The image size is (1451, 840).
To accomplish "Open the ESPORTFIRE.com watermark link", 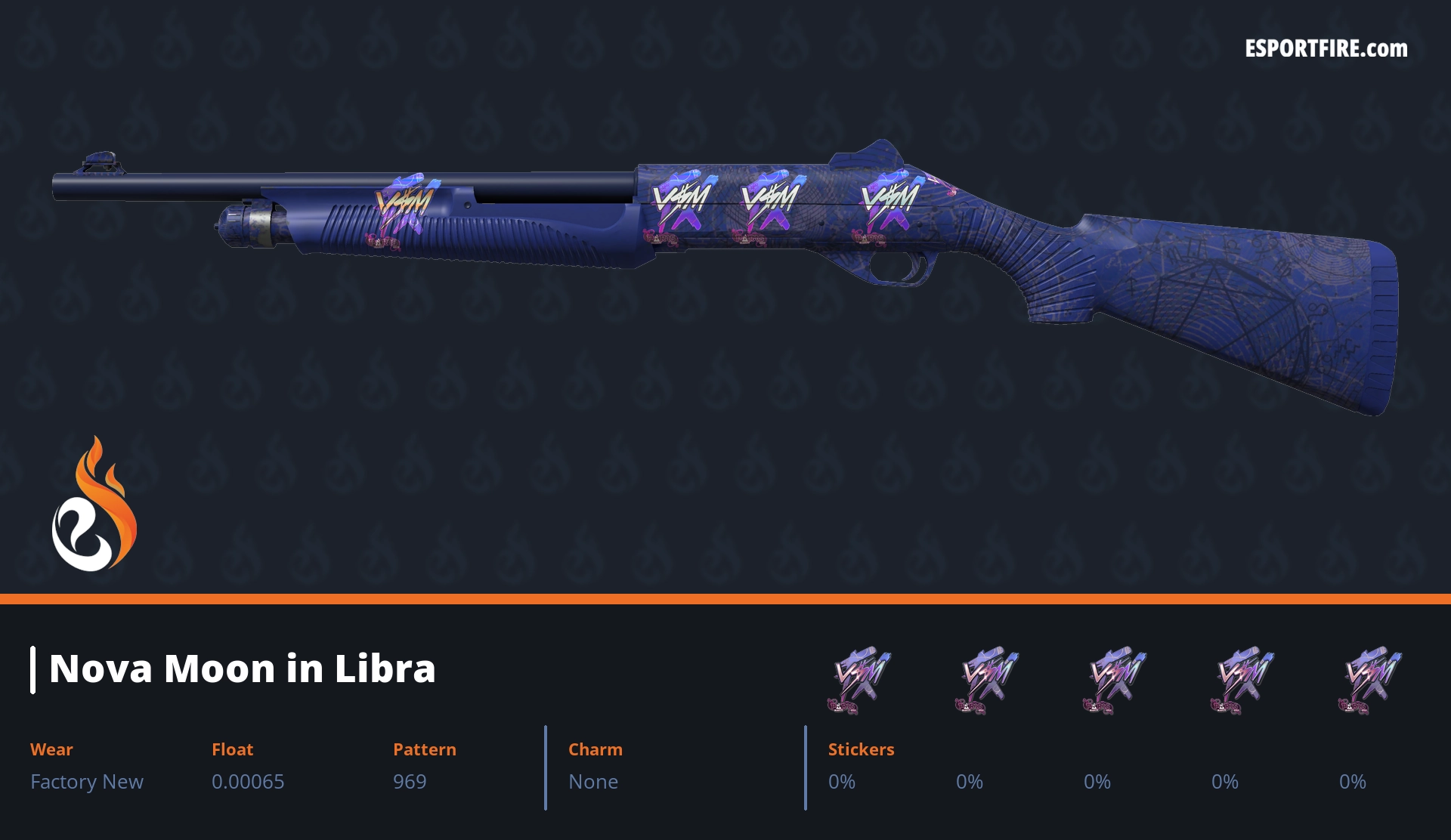I will point(1326,49).
